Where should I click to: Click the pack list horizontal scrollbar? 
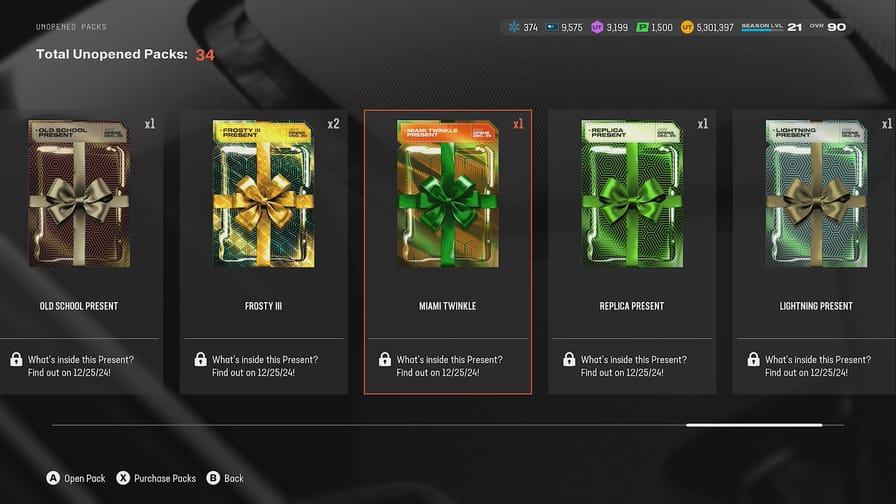[x=754, y=425]
